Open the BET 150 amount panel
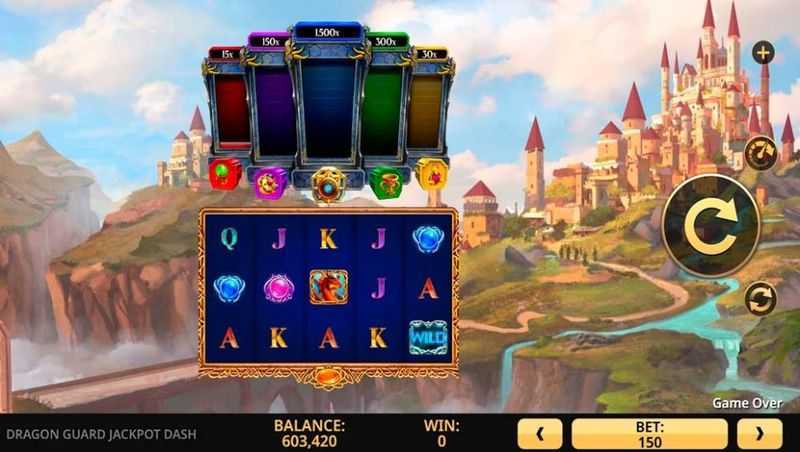This screenshot has width=800, height=452. [649, 433]
